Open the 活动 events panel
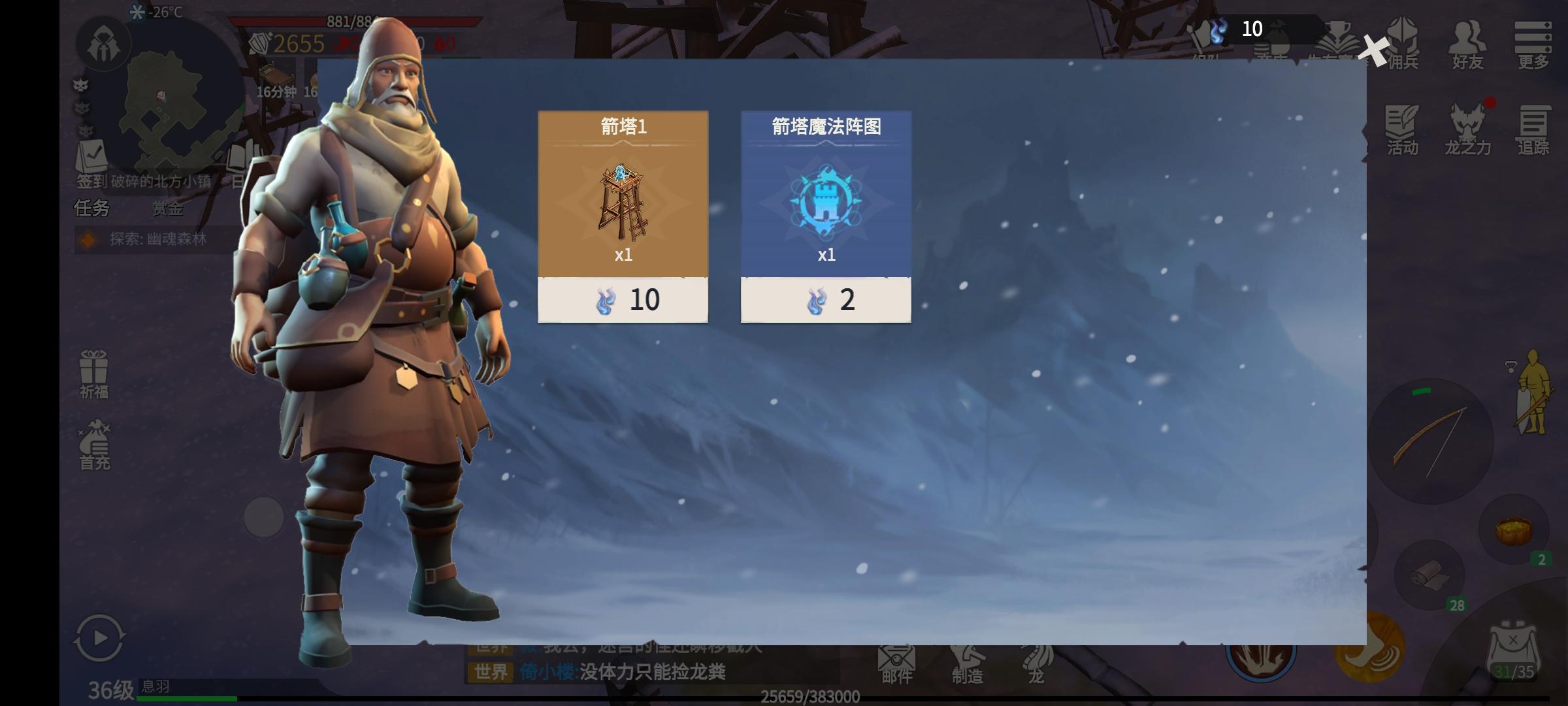The image size is (1568, 706). [x=1402, y=131]
